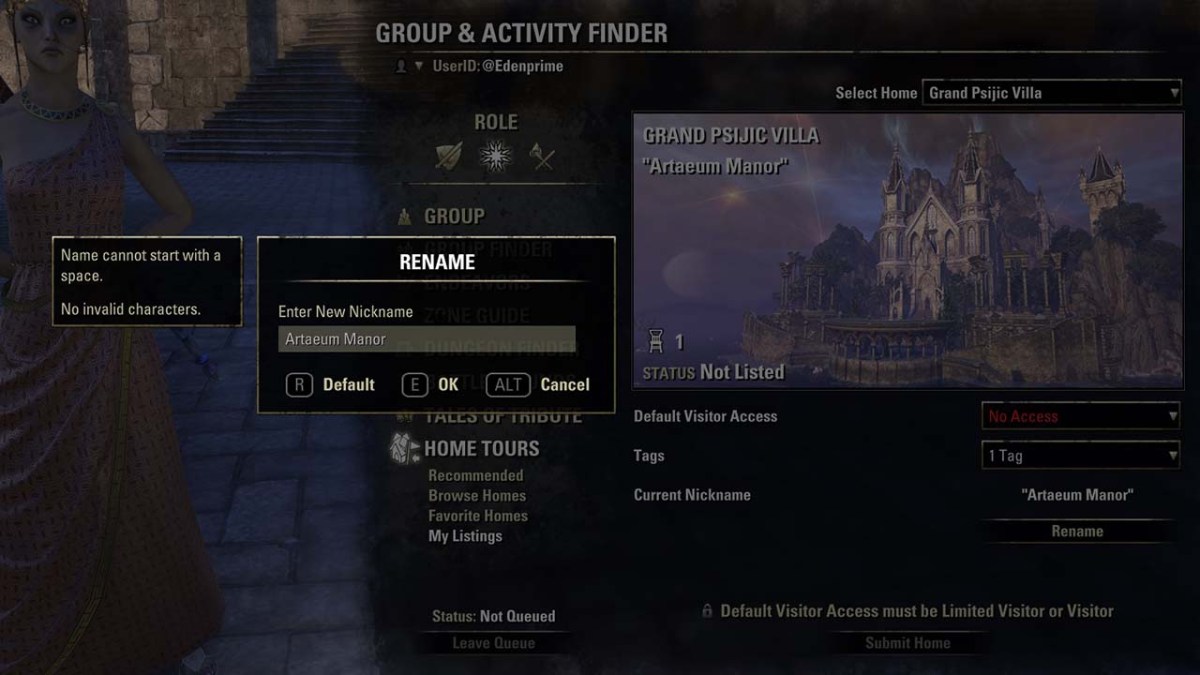Confirm rename with OK
Viewport: 1200px width, 675px height.
[432, 385]
